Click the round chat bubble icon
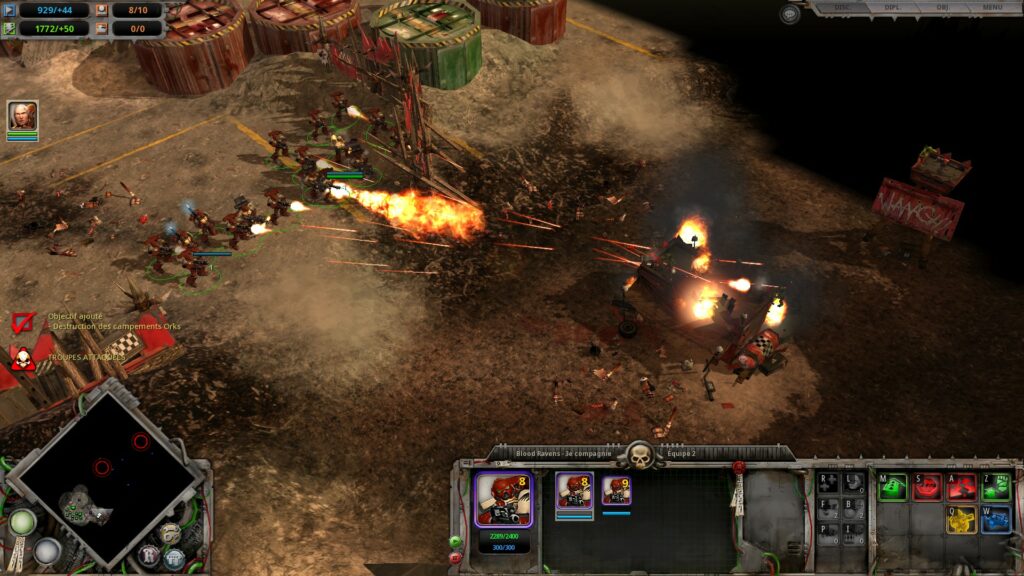The width and height of the screenshot is (1024, 576). click(x=791, y=14)
